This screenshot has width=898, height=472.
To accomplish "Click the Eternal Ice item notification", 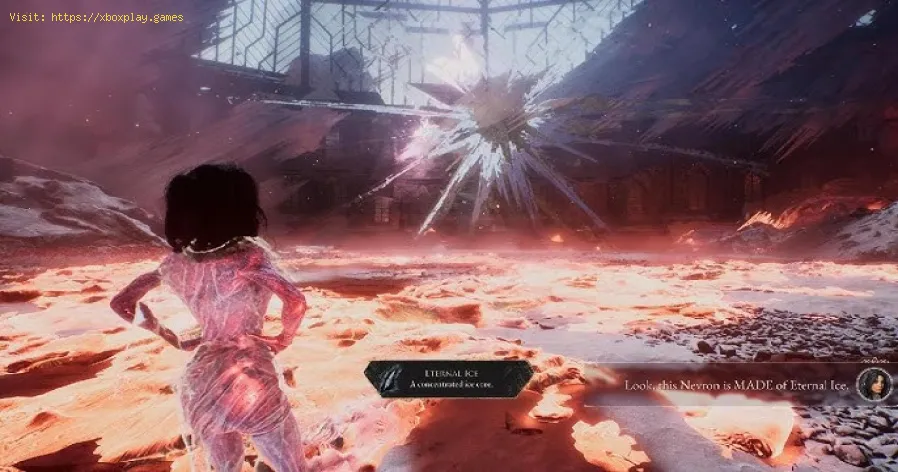I will 447,379.
